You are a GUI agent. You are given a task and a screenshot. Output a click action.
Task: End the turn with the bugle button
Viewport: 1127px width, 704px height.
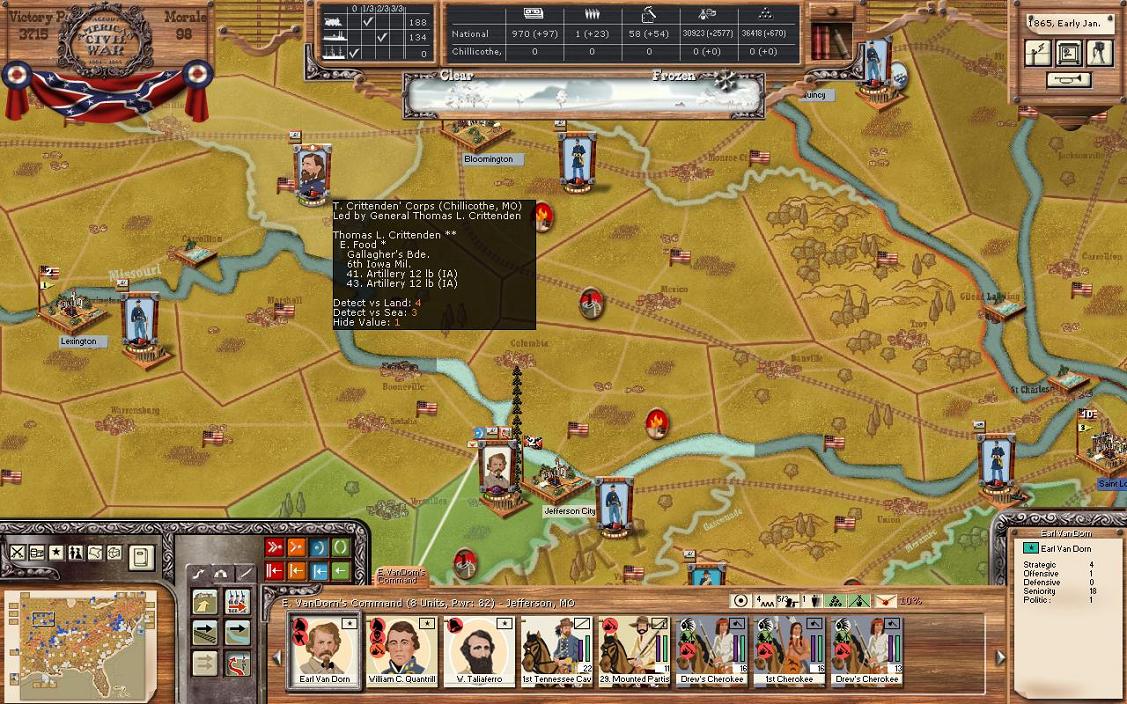pos(1070,79)
